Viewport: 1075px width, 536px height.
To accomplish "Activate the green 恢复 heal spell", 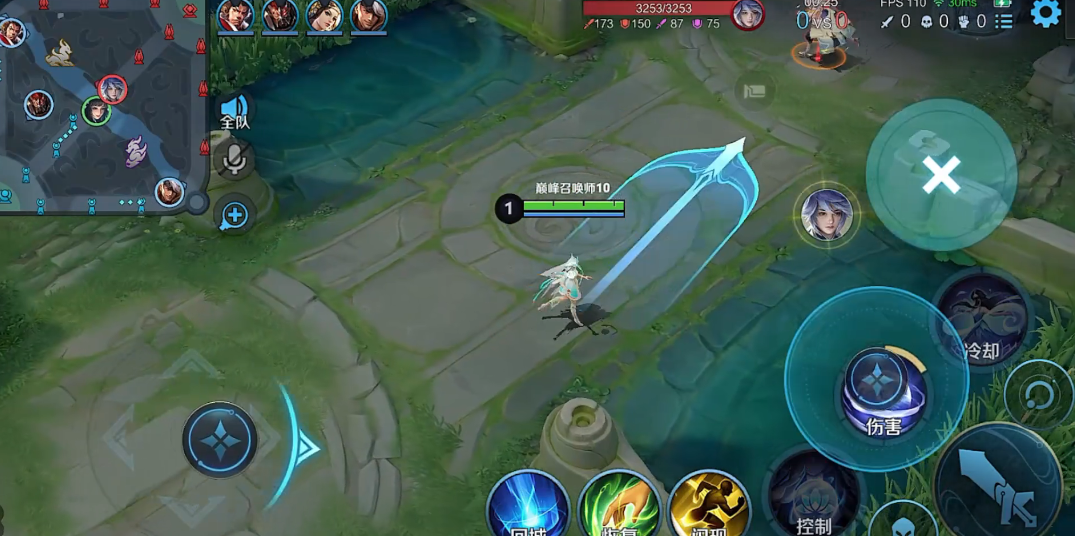I will 618,508.
